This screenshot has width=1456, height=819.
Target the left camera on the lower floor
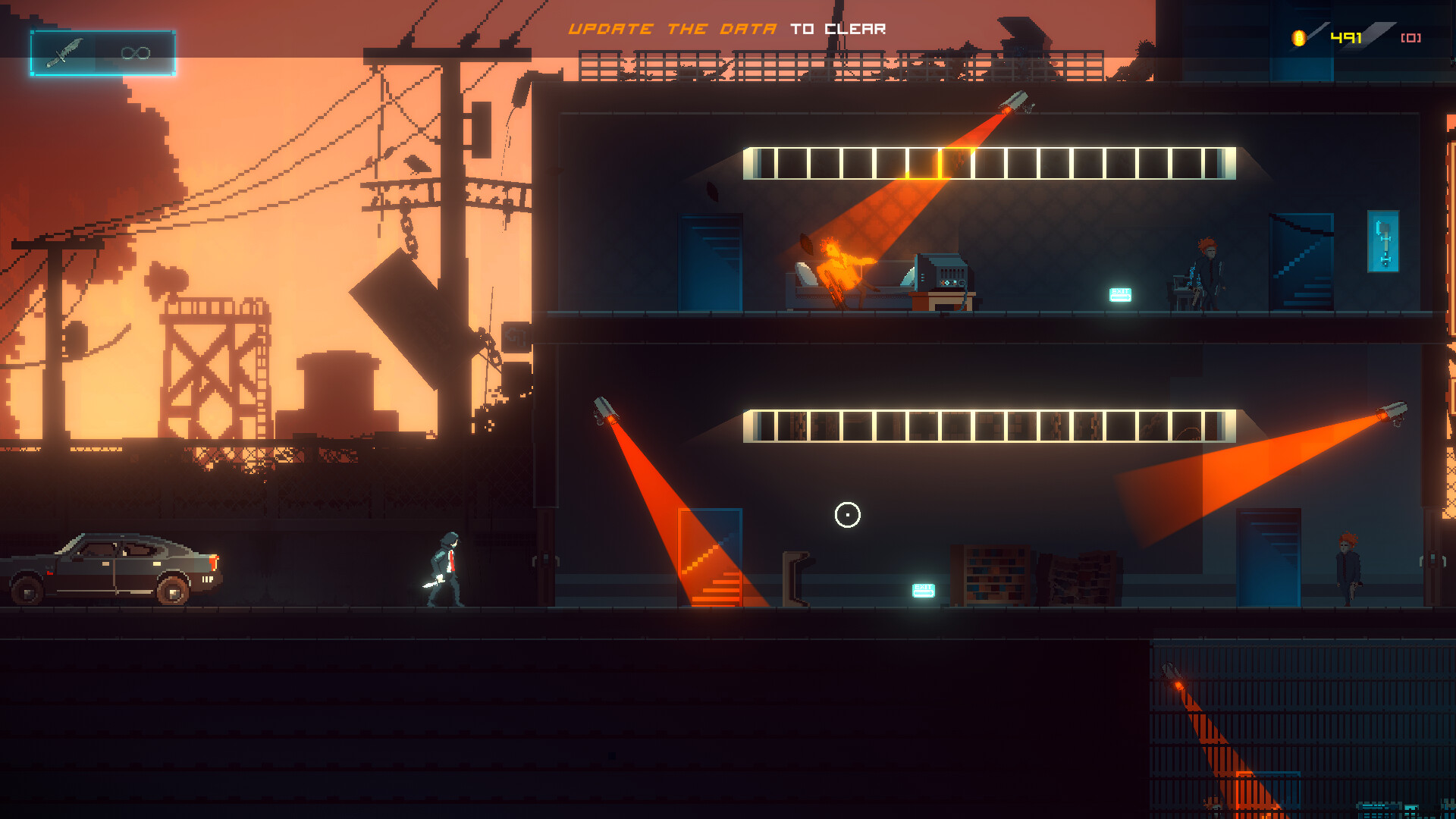pyautogui.click(x=603, y=406)
